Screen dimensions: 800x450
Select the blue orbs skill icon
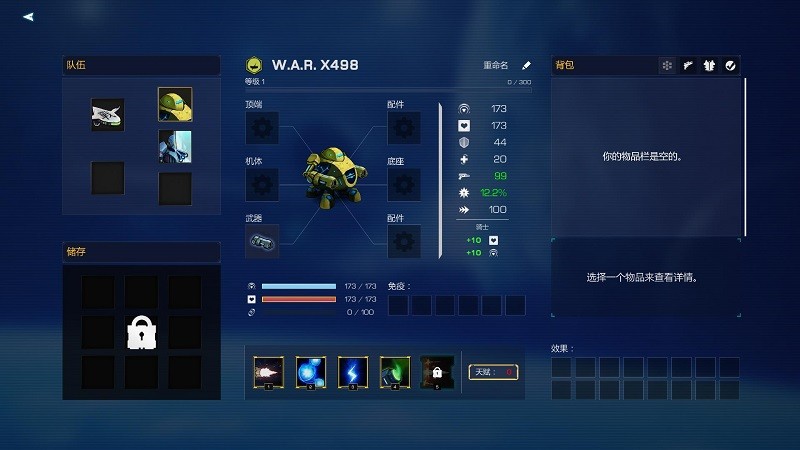(310, 372)
